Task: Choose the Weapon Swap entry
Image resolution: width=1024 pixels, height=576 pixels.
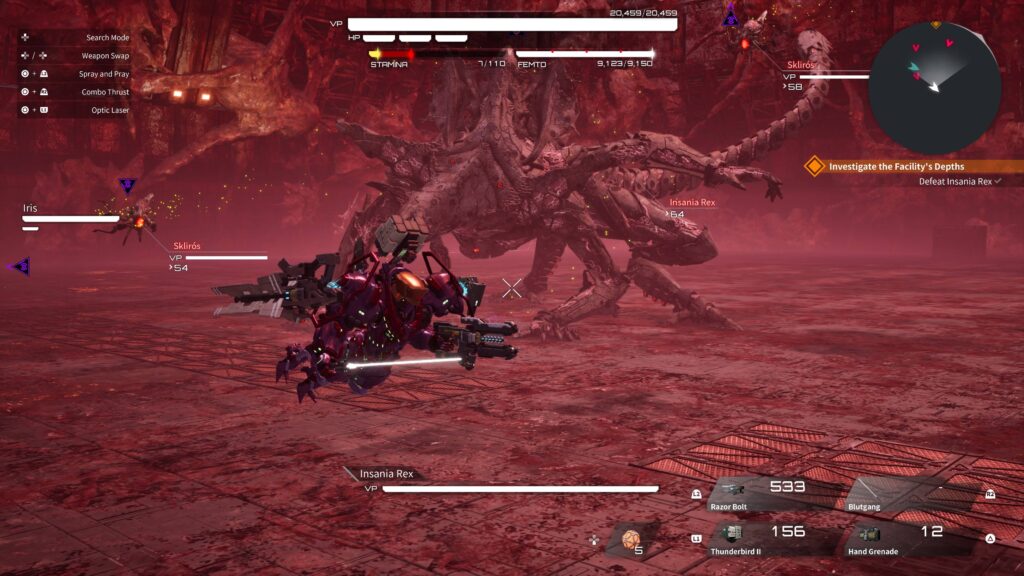Action: tap(105, 56)
